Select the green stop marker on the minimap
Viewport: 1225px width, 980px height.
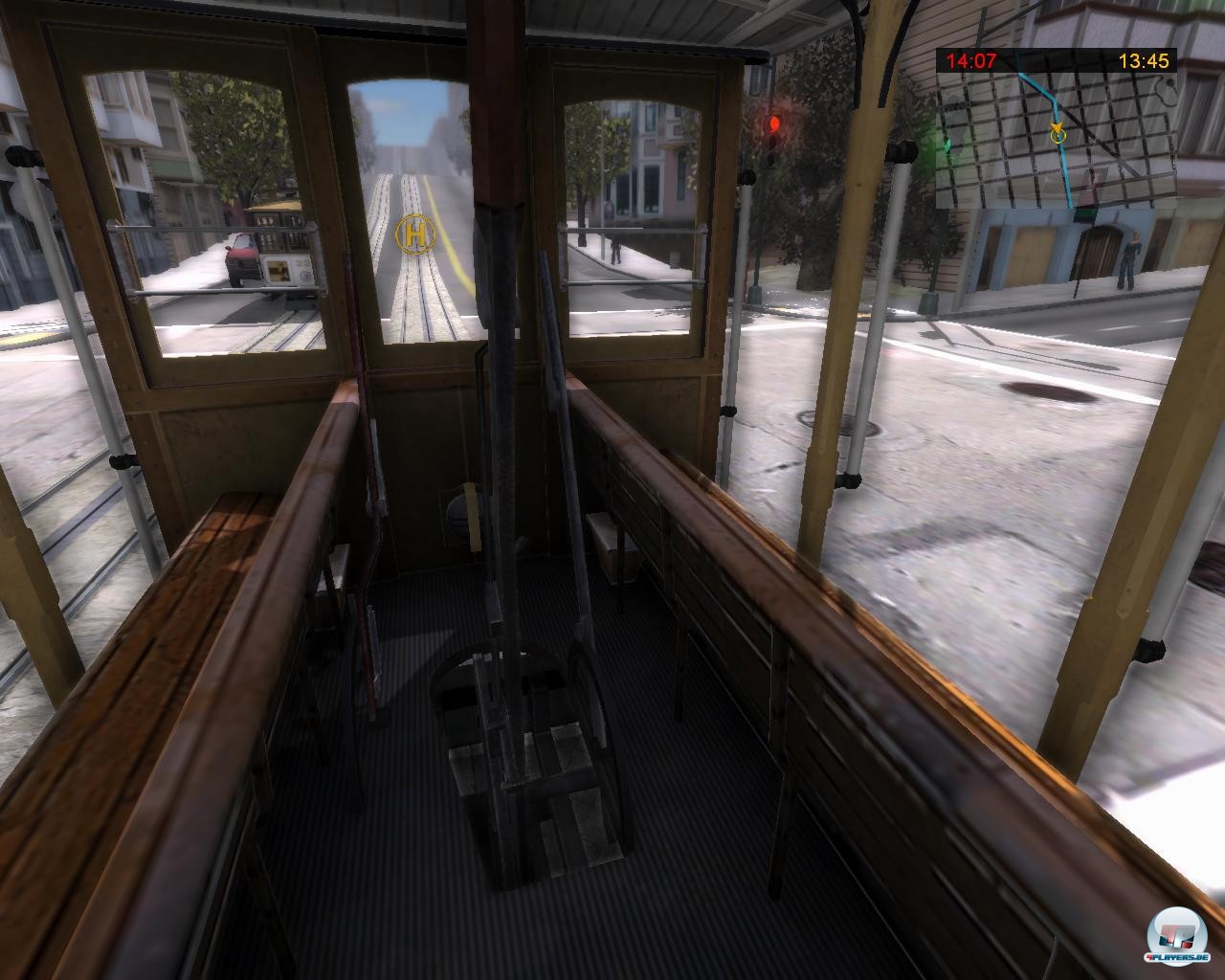(x=948, y=144)
